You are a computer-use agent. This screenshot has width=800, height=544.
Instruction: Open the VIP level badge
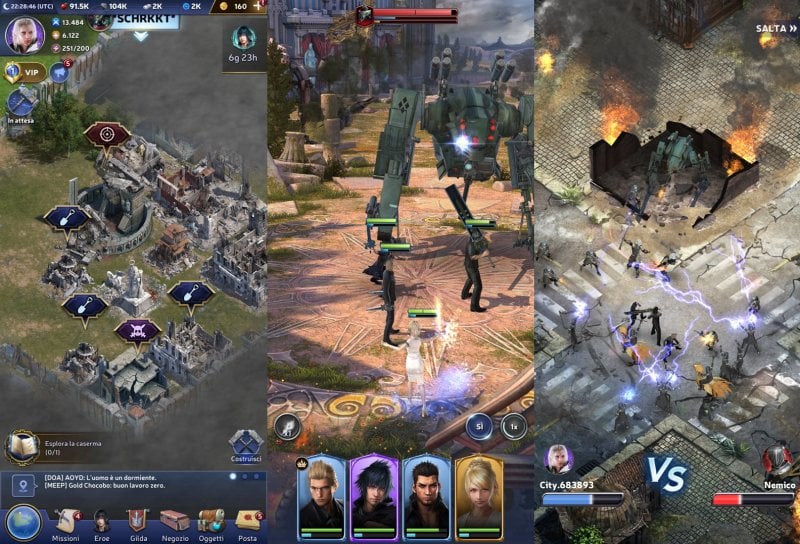pos(25,72)
